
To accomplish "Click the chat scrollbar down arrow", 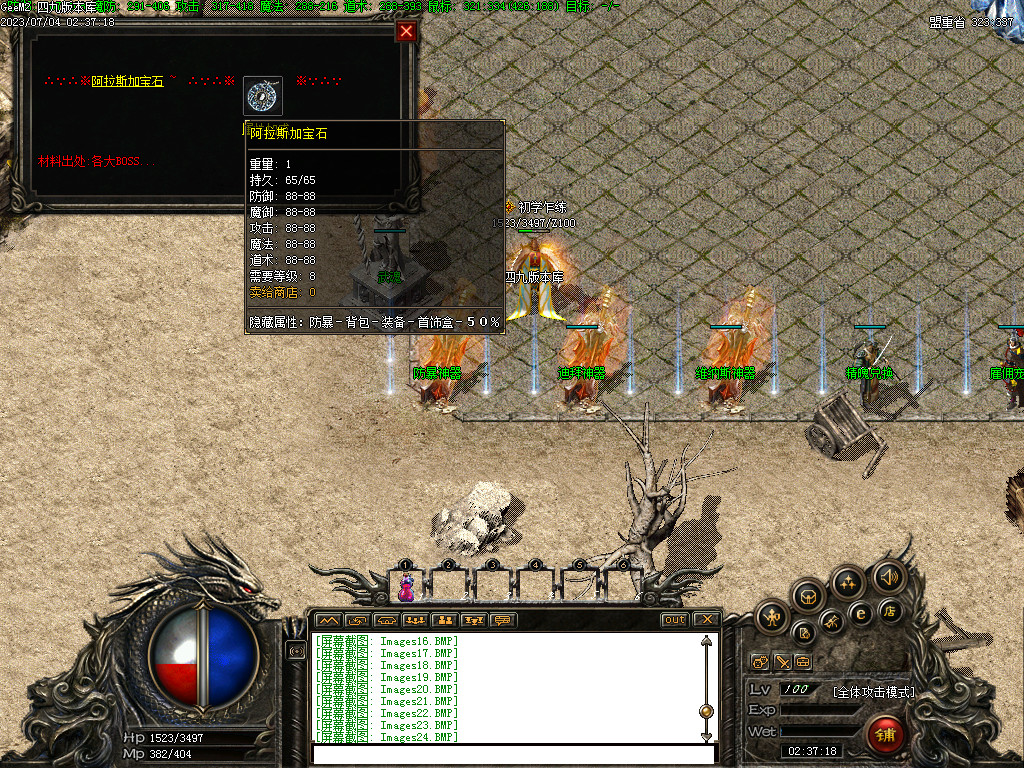I will pyautogui.click(x=707, y=736).
